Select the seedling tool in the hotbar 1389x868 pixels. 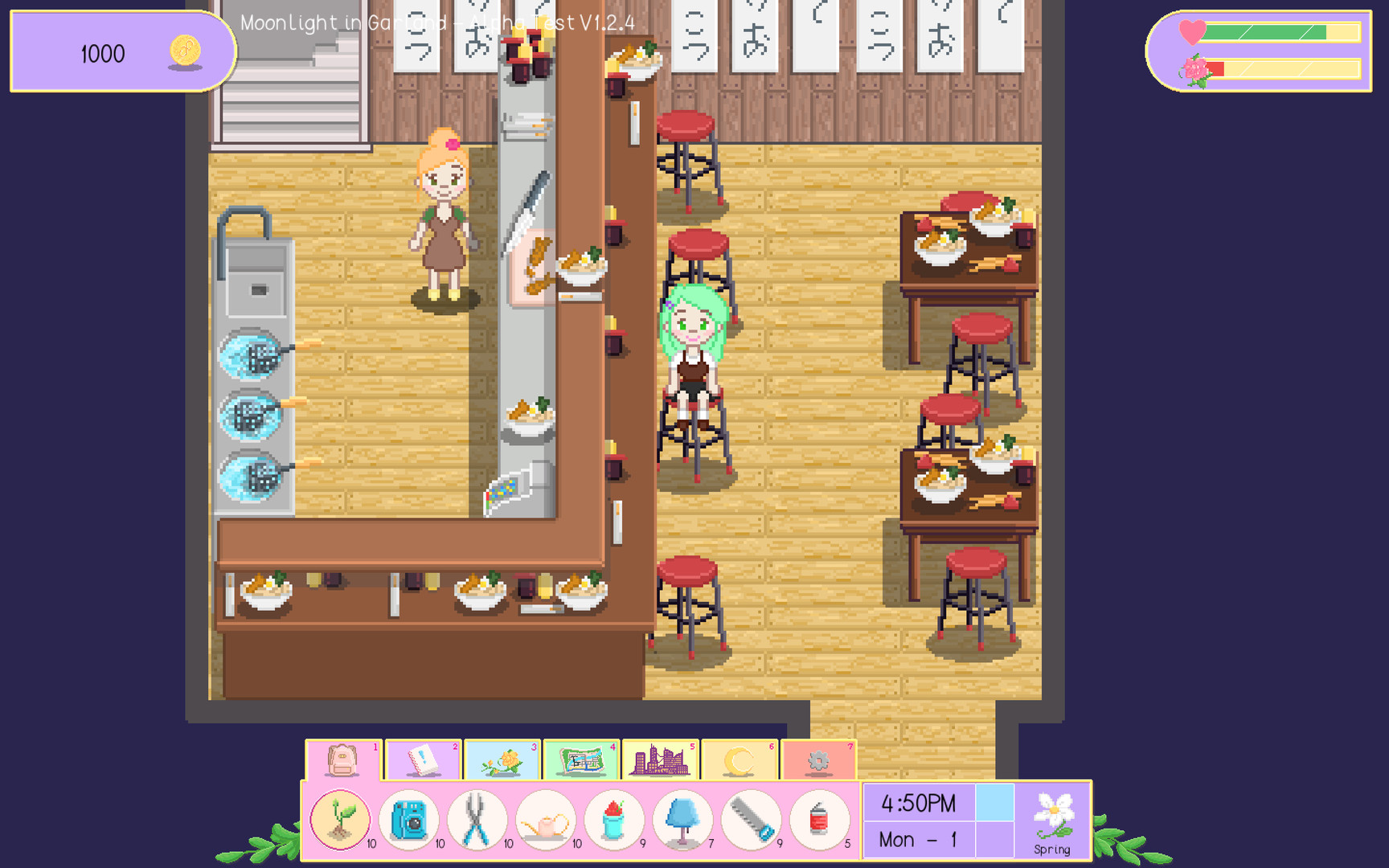[339, 819]
